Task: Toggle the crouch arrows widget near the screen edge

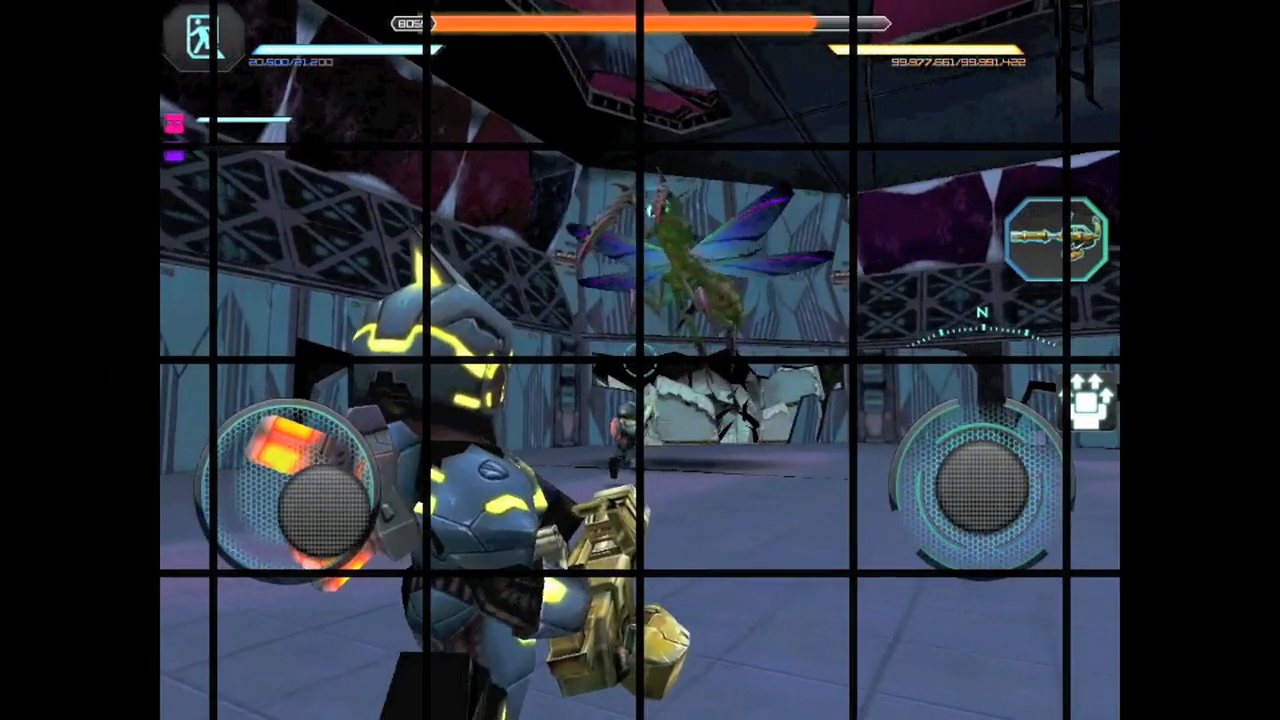Action: [x=1092, y=400]
